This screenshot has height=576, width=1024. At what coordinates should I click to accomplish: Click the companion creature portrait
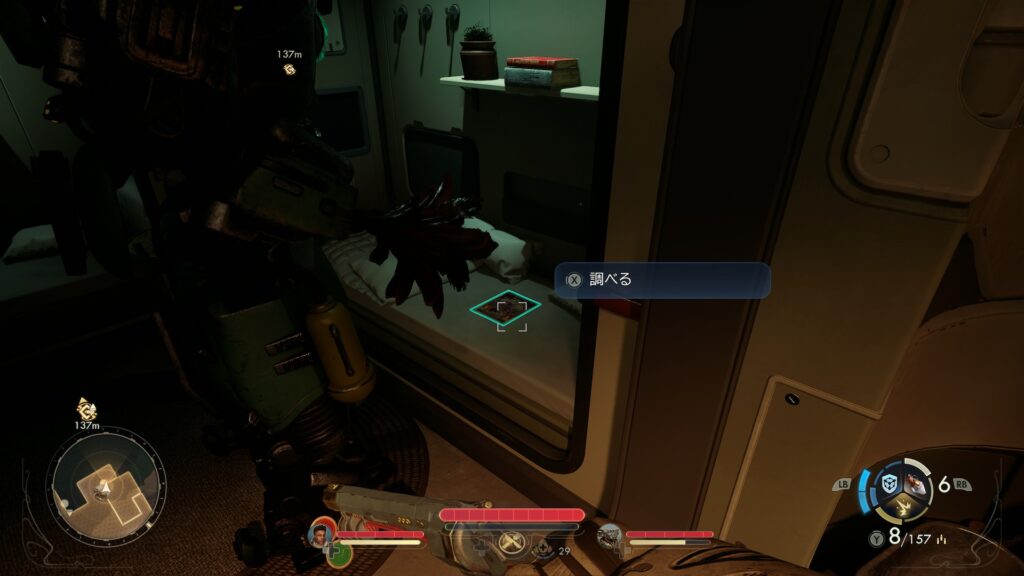609,535
